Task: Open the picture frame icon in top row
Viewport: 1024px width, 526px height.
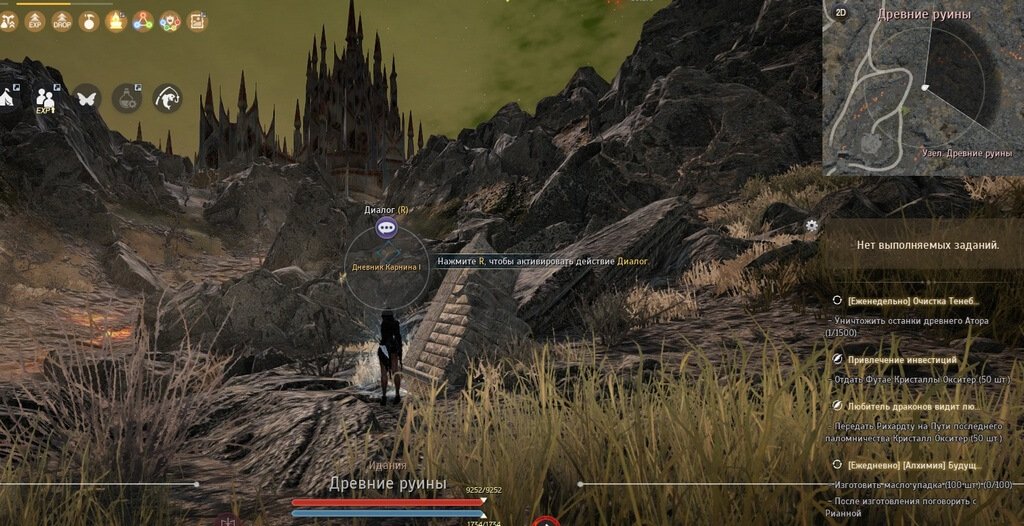Action: pyautogui.click(x=197, y=20)
